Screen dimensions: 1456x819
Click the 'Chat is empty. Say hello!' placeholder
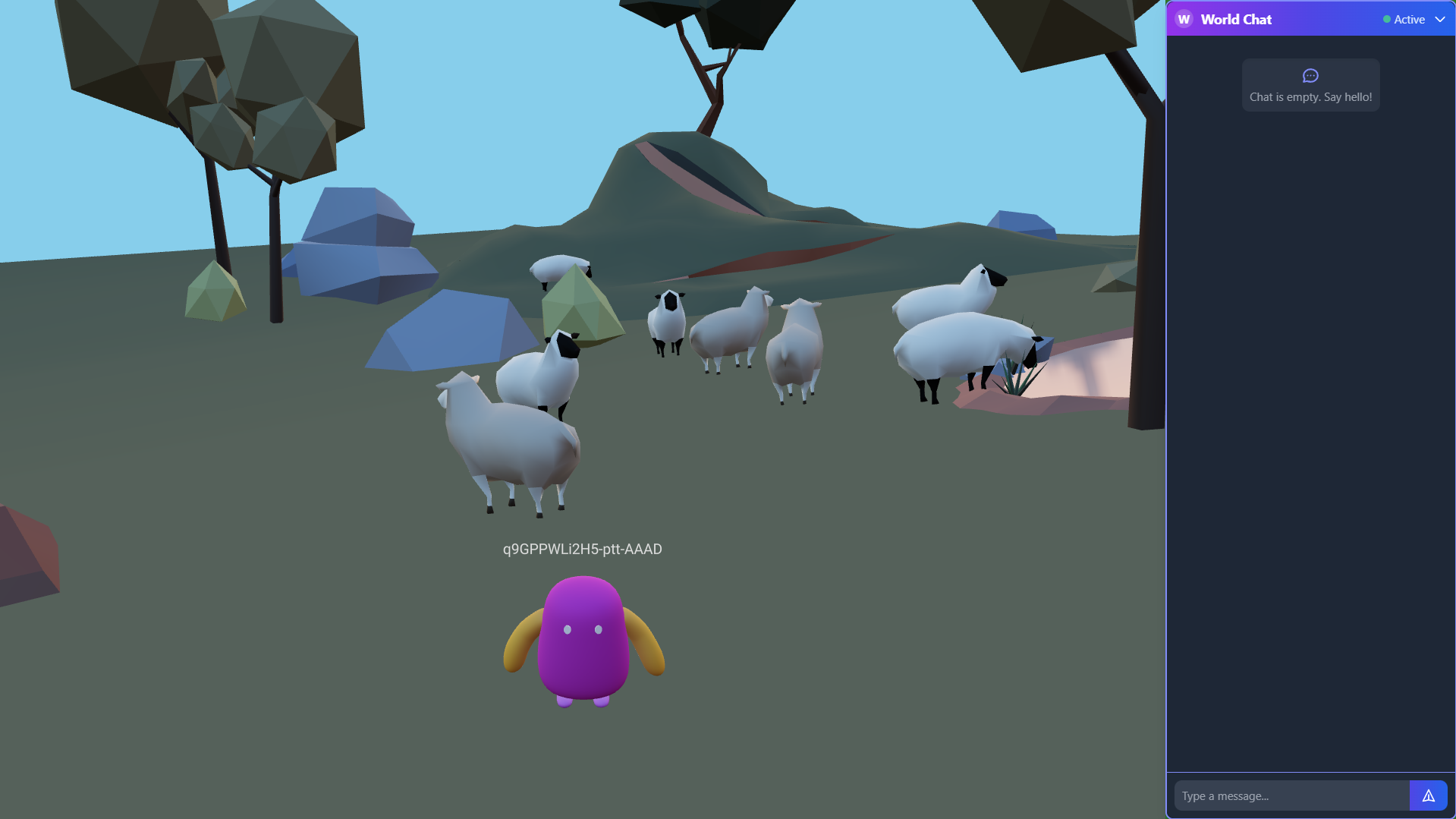(1310, 96)
